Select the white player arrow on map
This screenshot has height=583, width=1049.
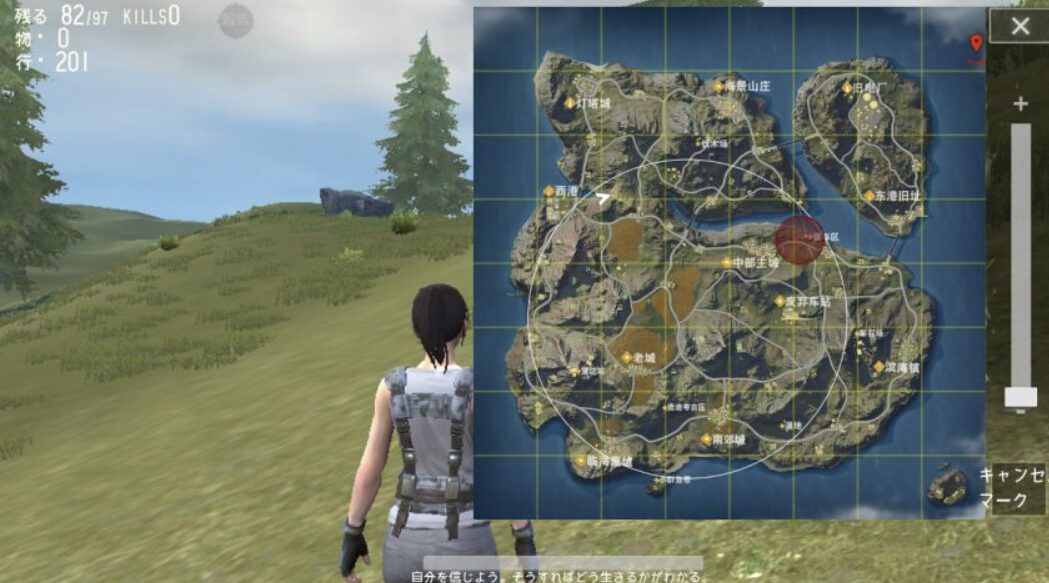click(602, 198)
